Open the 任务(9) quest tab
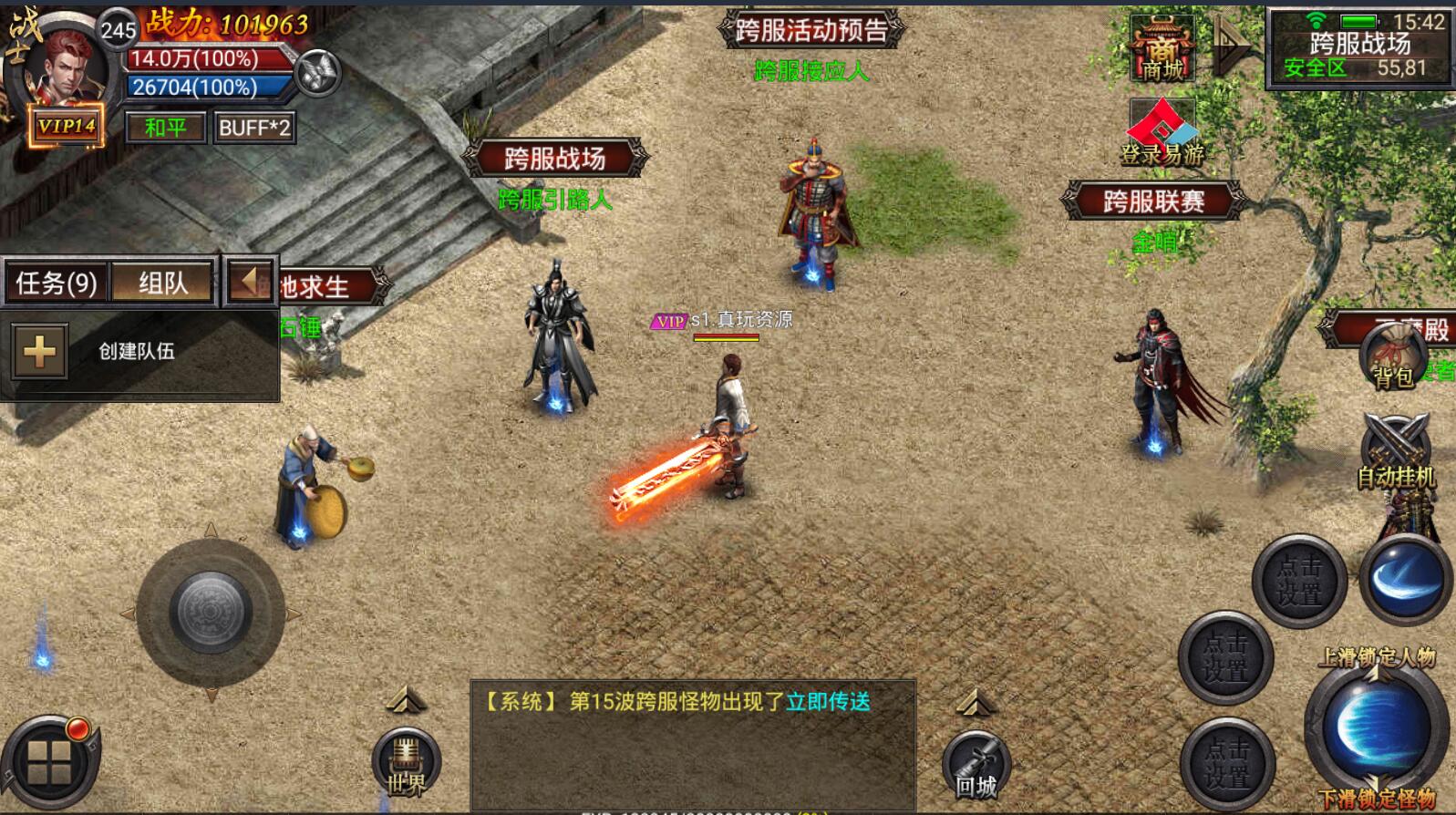This screenshot has width=1456, height=815. coord(57,283)
